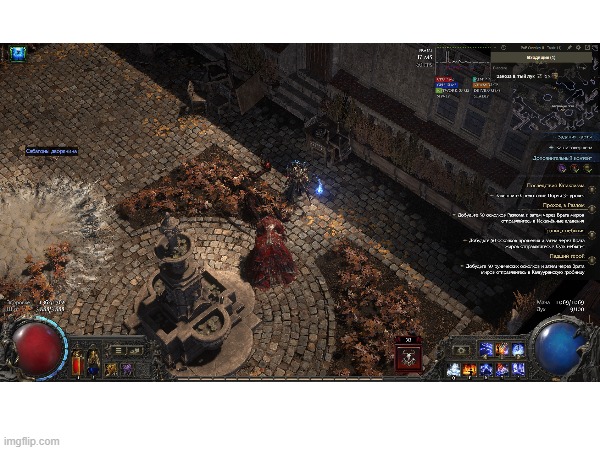
Task: Select the purple skill icon near the flasks
Action: [126, 369]
